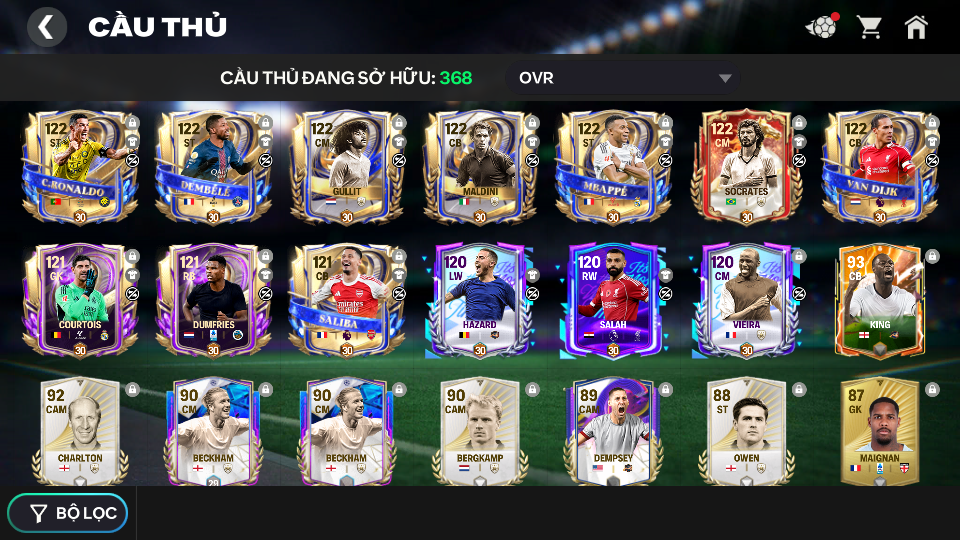Open the Bộ Lọc filter
Image resolution: width=960 pixels, height=540 pixels.
coord(68,513)
